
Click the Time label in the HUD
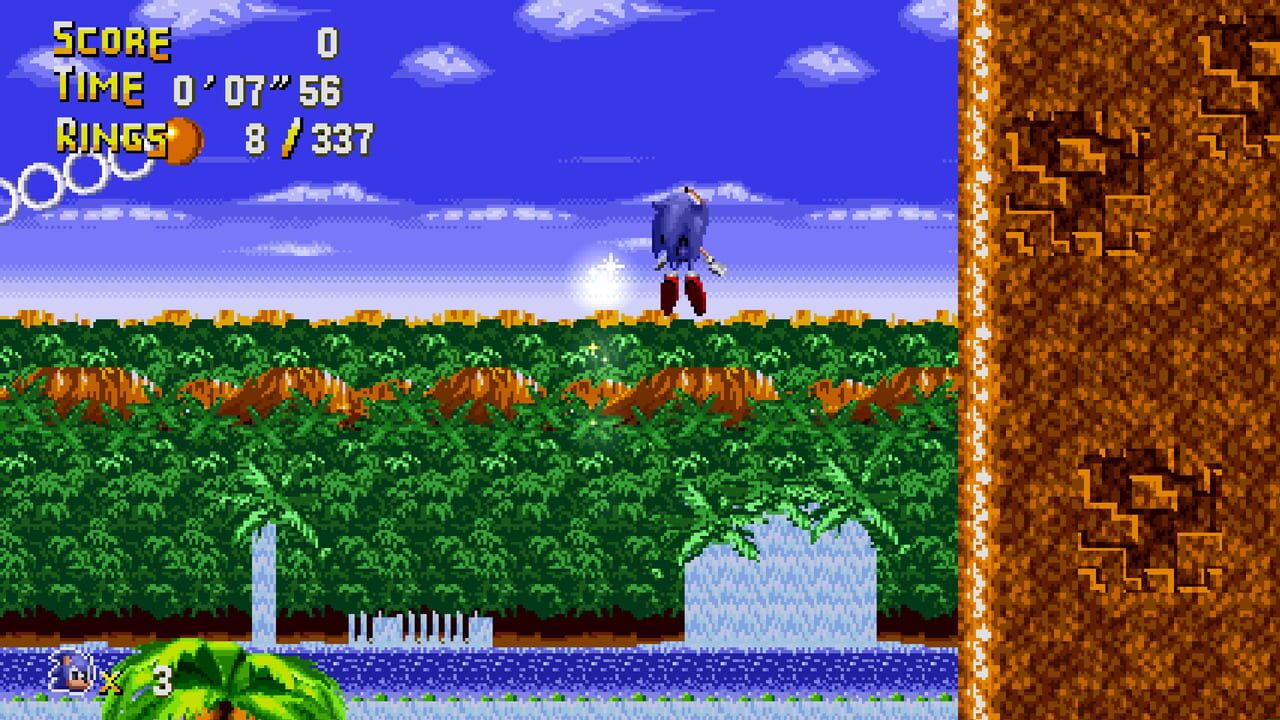coord(100,90)
